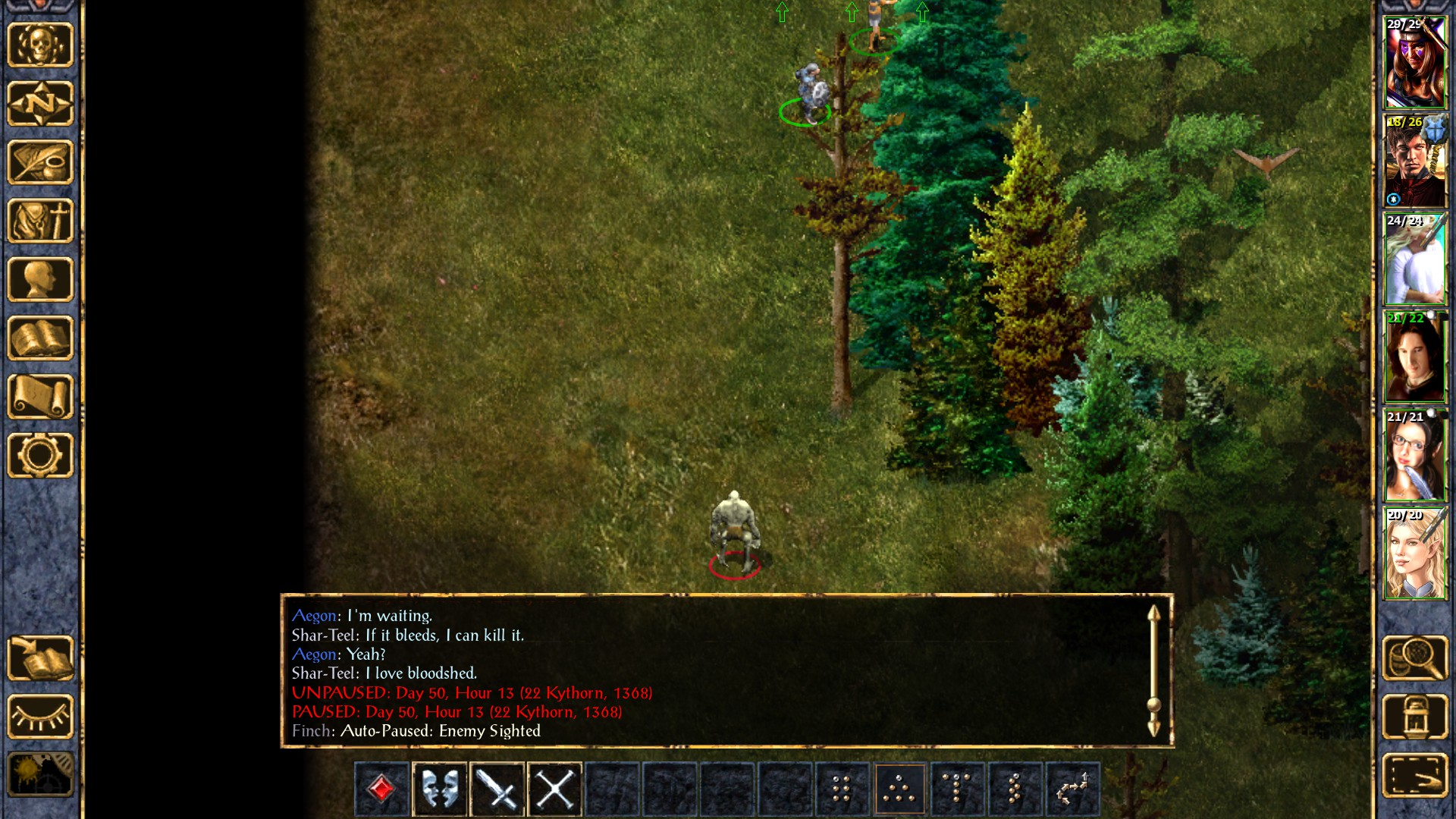Choose the blonde elf portrait
Viewport: 1456px width, 819px height.
(1415, 554)
